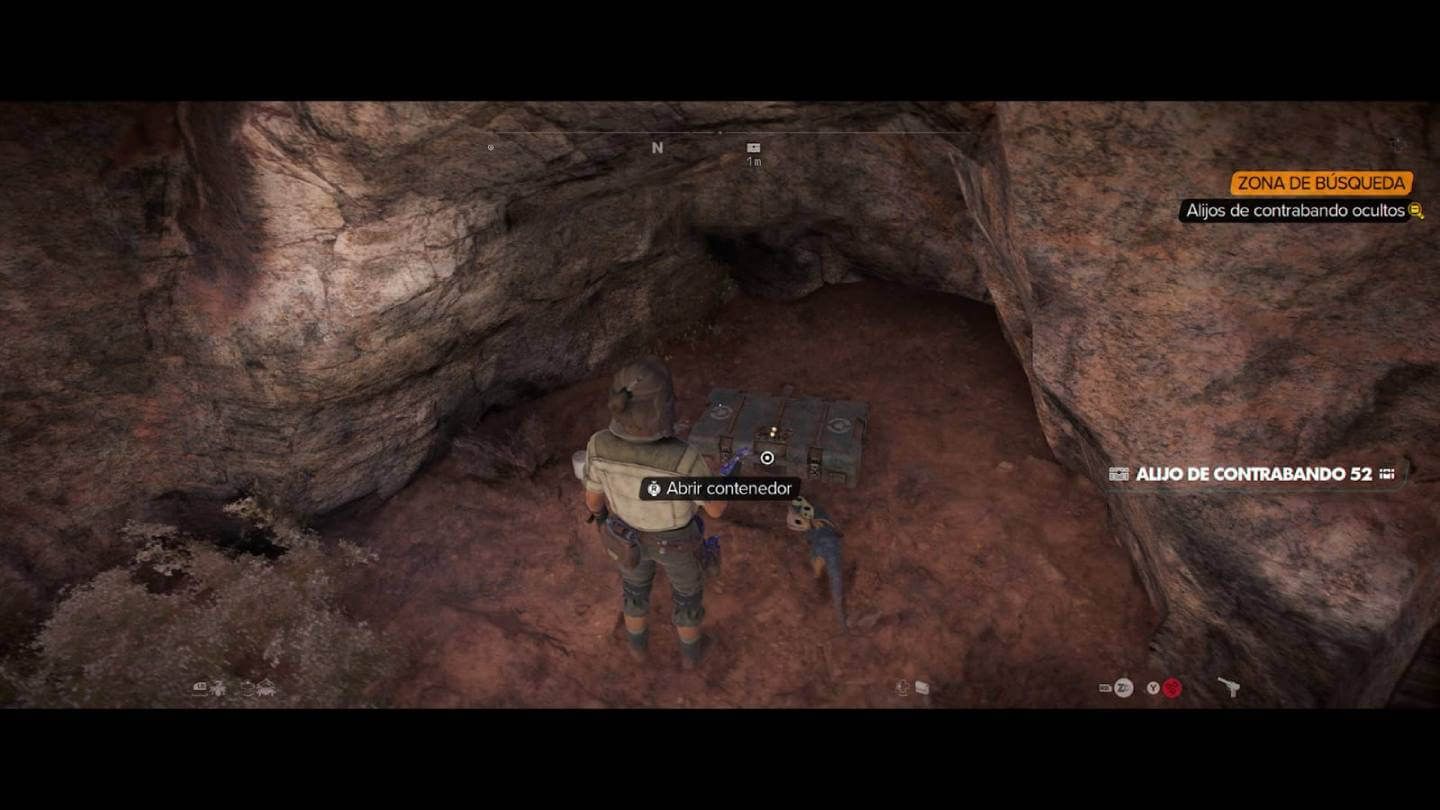Viewport: 1440px width, 810px height.
Task: Click the ZR button prompt circle
Action: click(x=1124, y=686)
